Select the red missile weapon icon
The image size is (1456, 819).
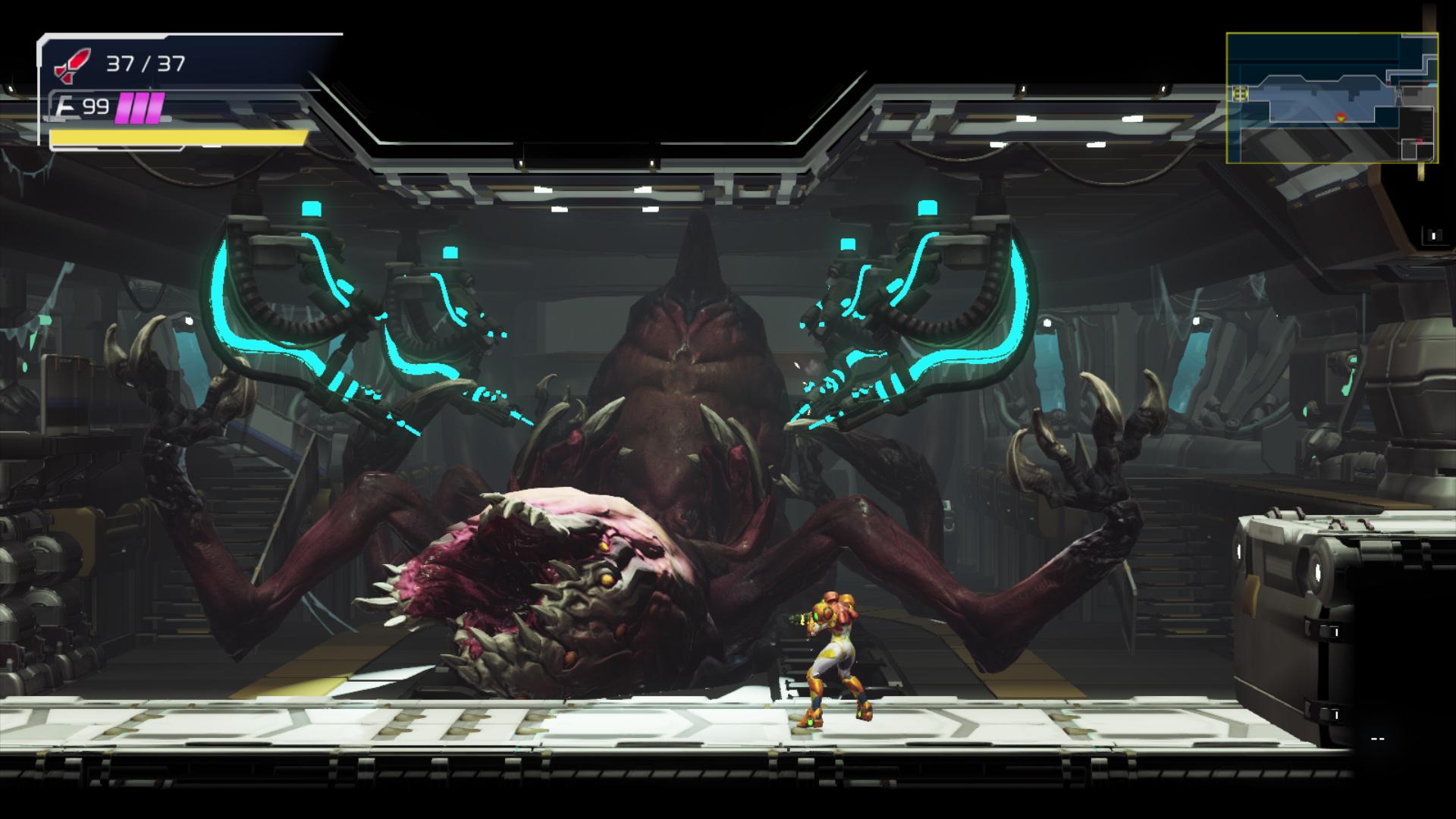coord(72,65)
